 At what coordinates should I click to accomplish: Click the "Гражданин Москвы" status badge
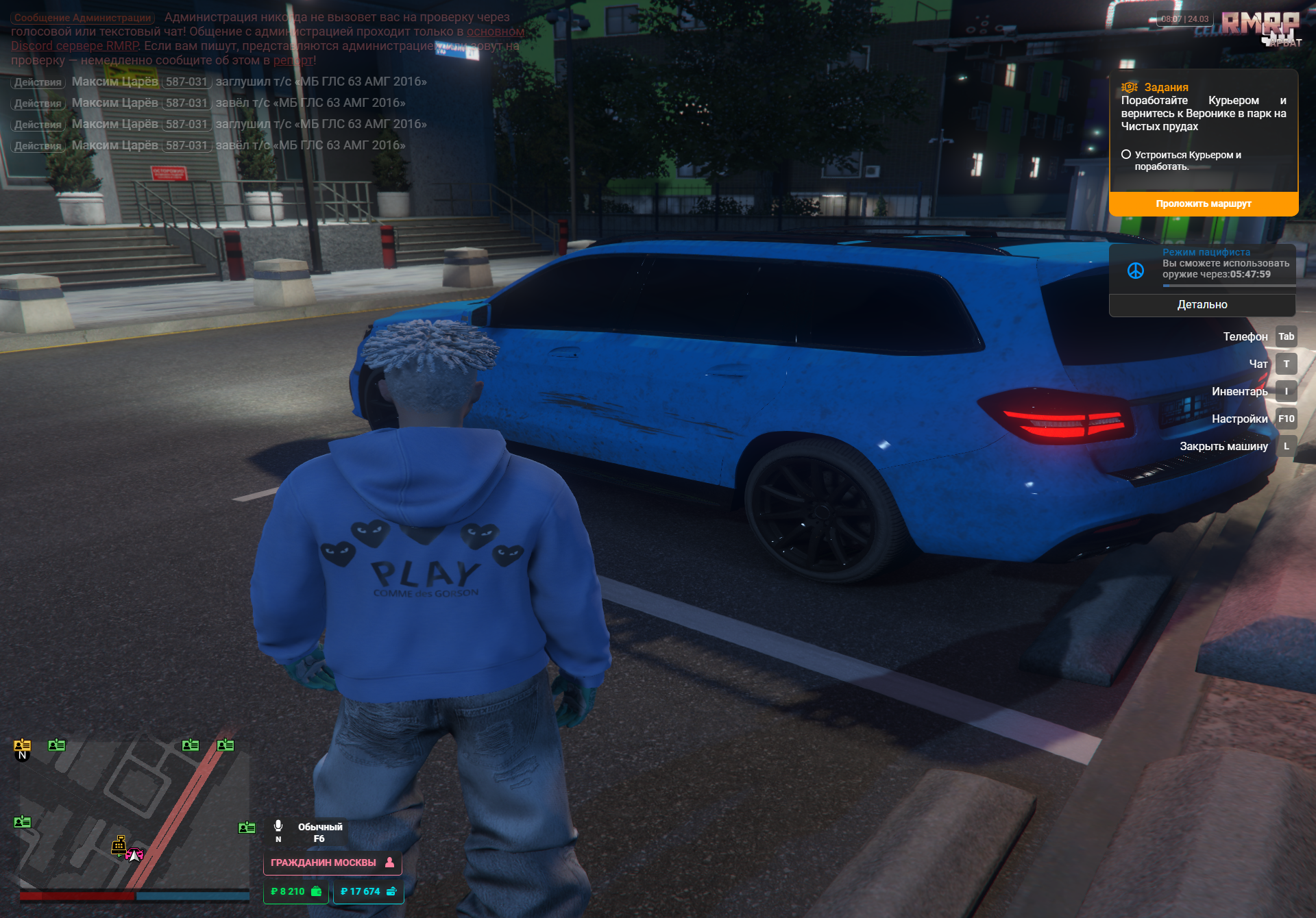(332, 863)
